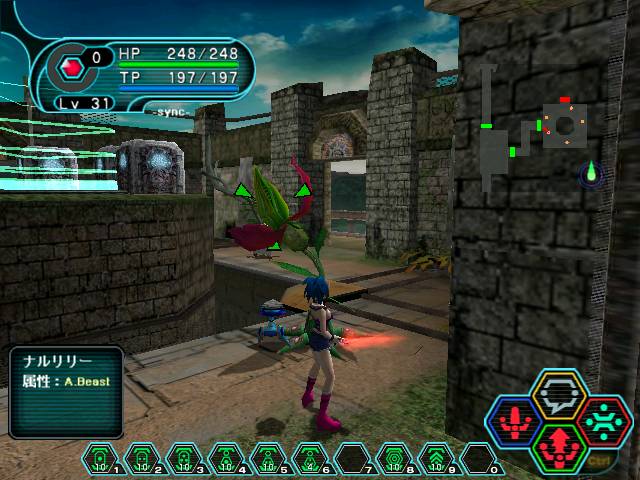Image resolution: width=640 pixels, height=480 pixels.
Task: Choose the item in hotbar slot 6
Action: pyautogui.click(x=311, y=460)
